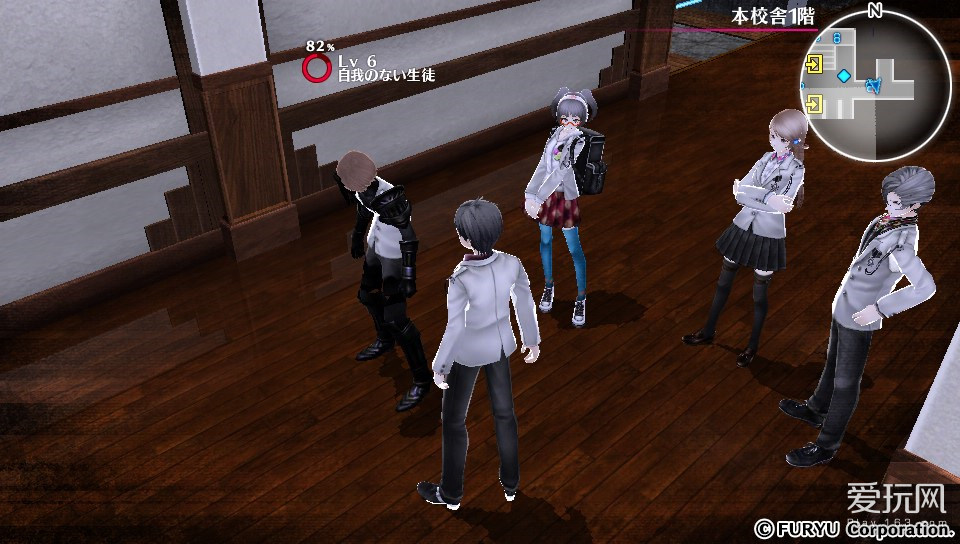Click the N compass indicator atop the minimap
Screen dimensions: 960x544
[875, 10]
